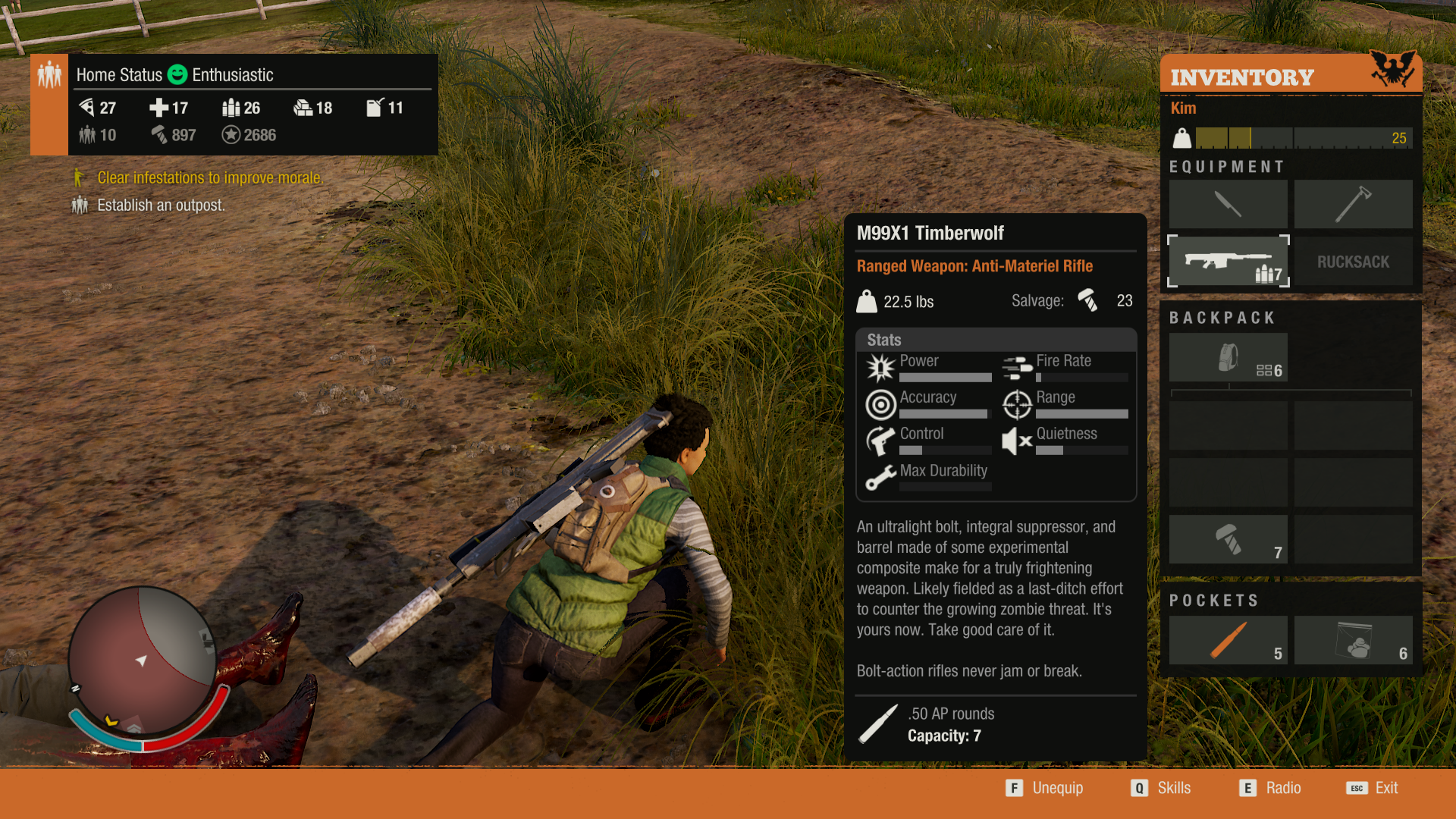Viewport: 1456px width, 819px height.
Task: Select the backpack item slot
Action: [x=1228, y=358]
